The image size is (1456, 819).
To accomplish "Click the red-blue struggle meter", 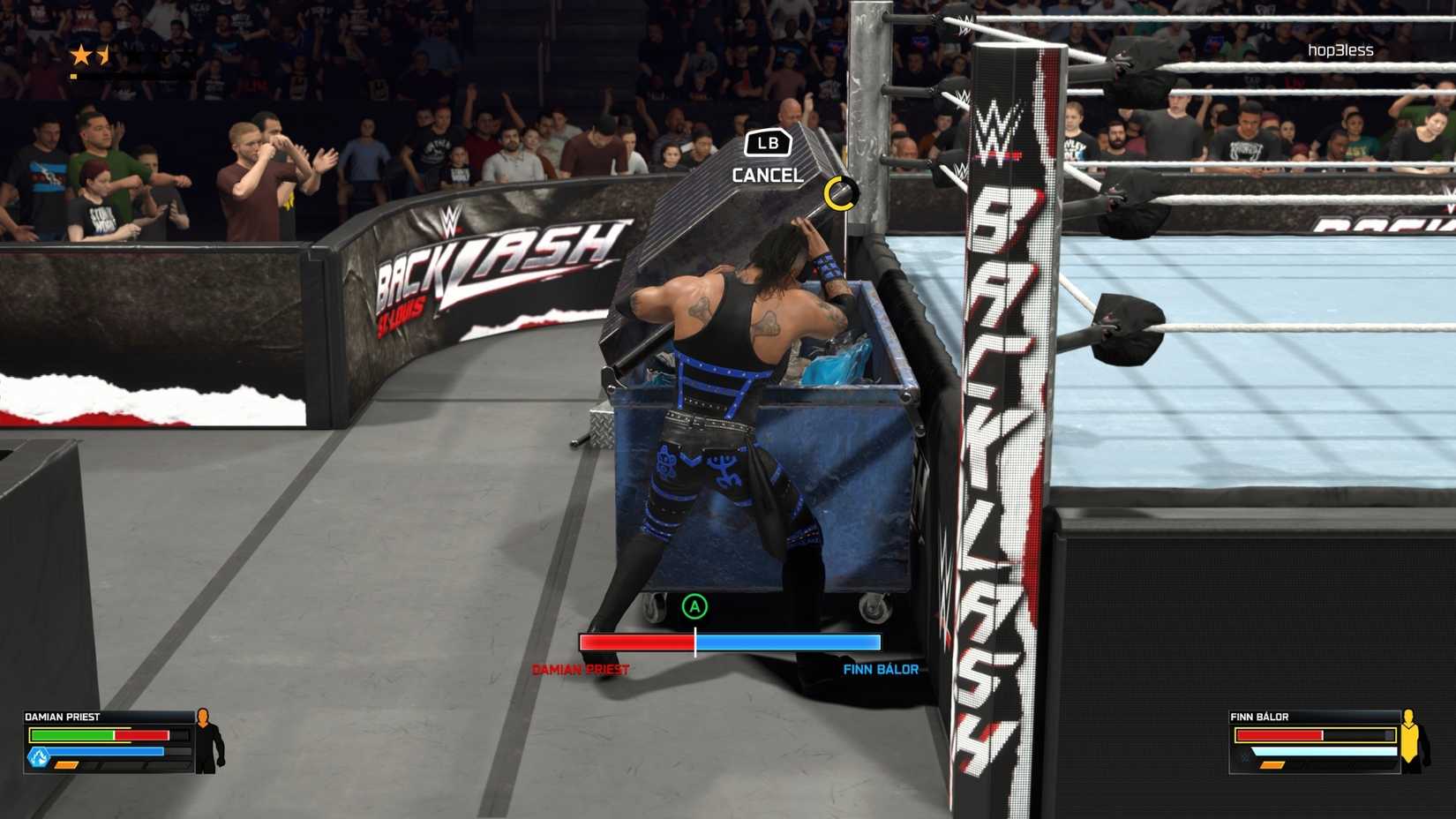I will click(731, 644).
